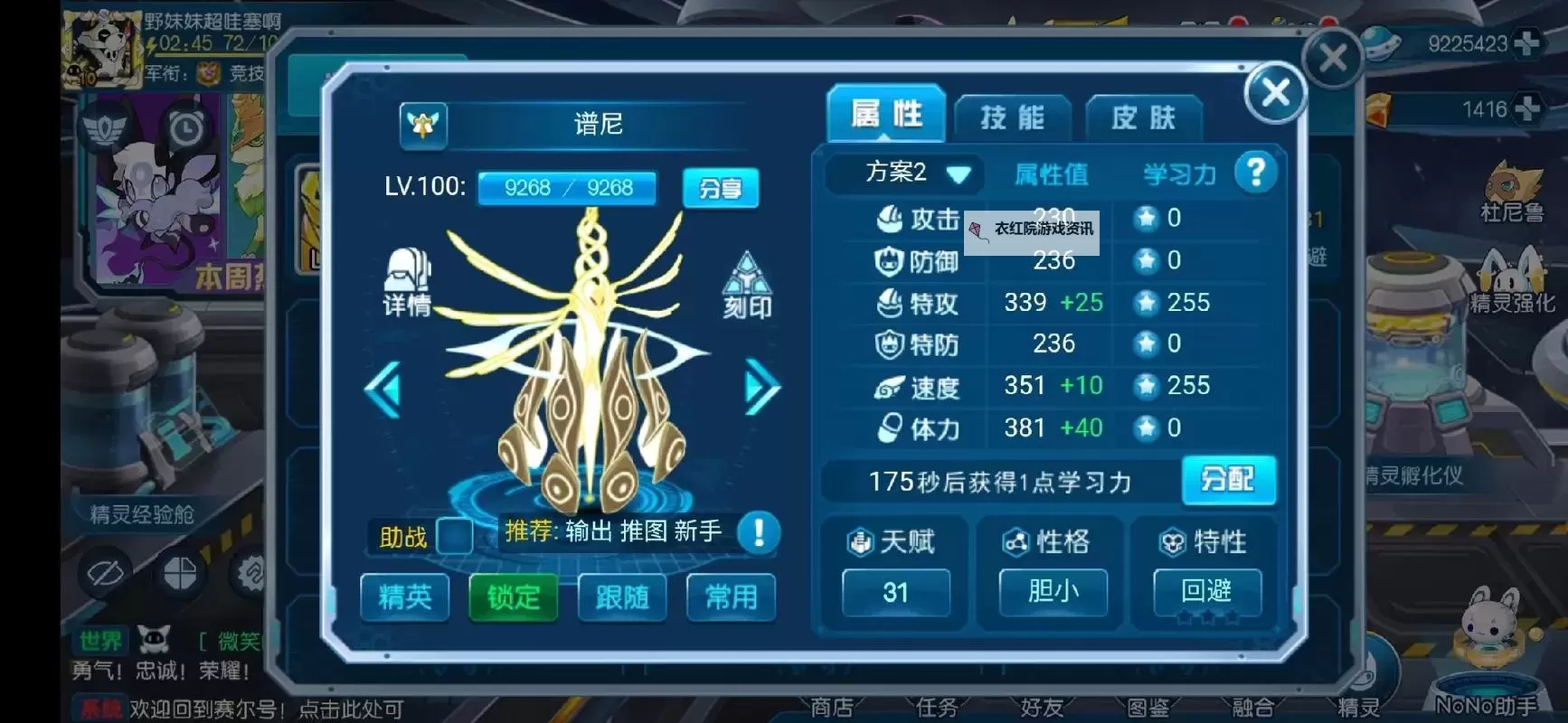Enable the 助战 assist checkbox

click(457, 535)
